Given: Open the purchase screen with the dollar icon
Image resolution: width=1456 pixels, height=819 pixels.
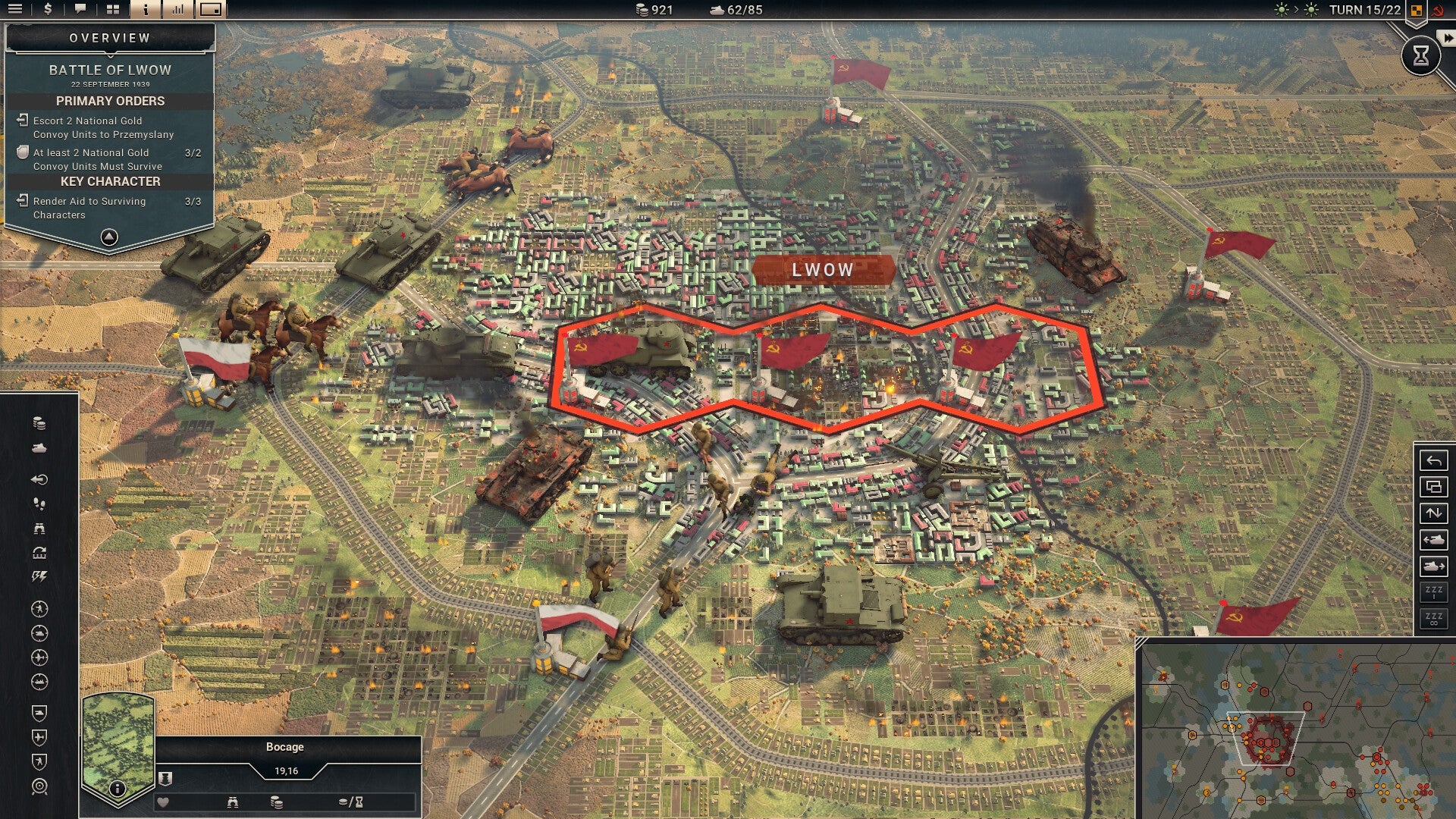Looking at the screenshot, I should pos(48,10).
